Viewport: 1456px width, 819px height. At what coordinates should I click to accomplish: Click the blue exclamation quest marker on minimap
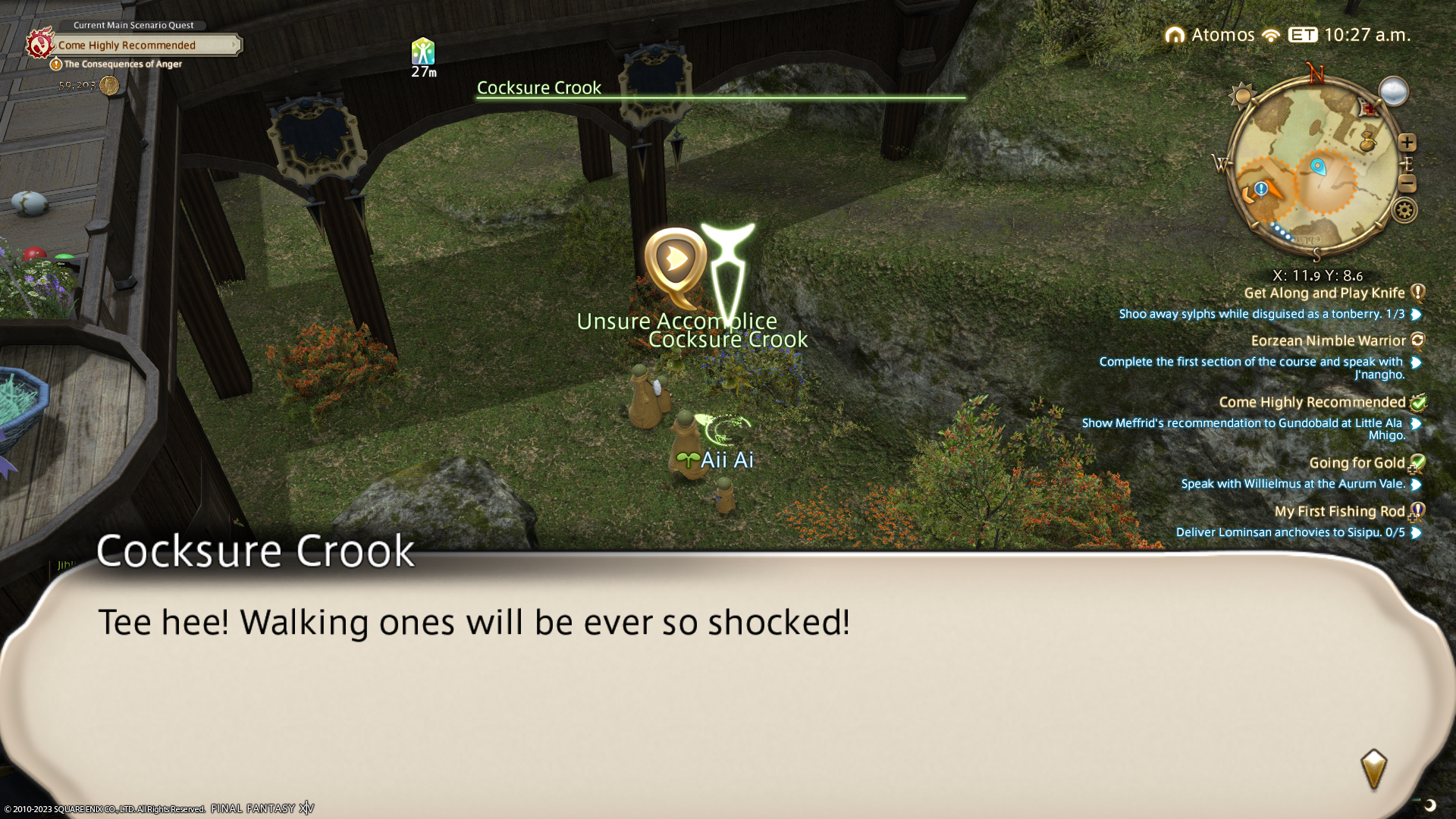(x=1261, y=189)
